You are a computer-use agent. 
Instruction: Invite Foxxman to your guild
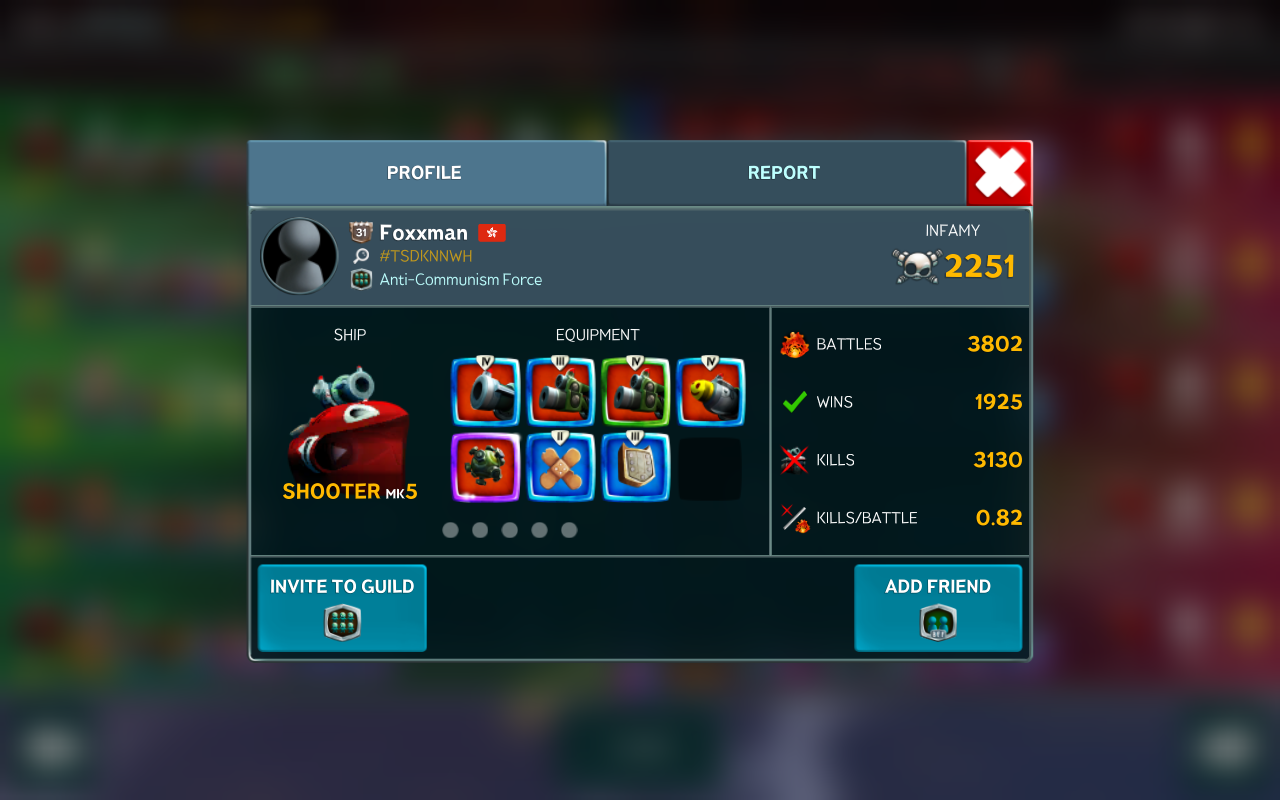pos(342,608)
